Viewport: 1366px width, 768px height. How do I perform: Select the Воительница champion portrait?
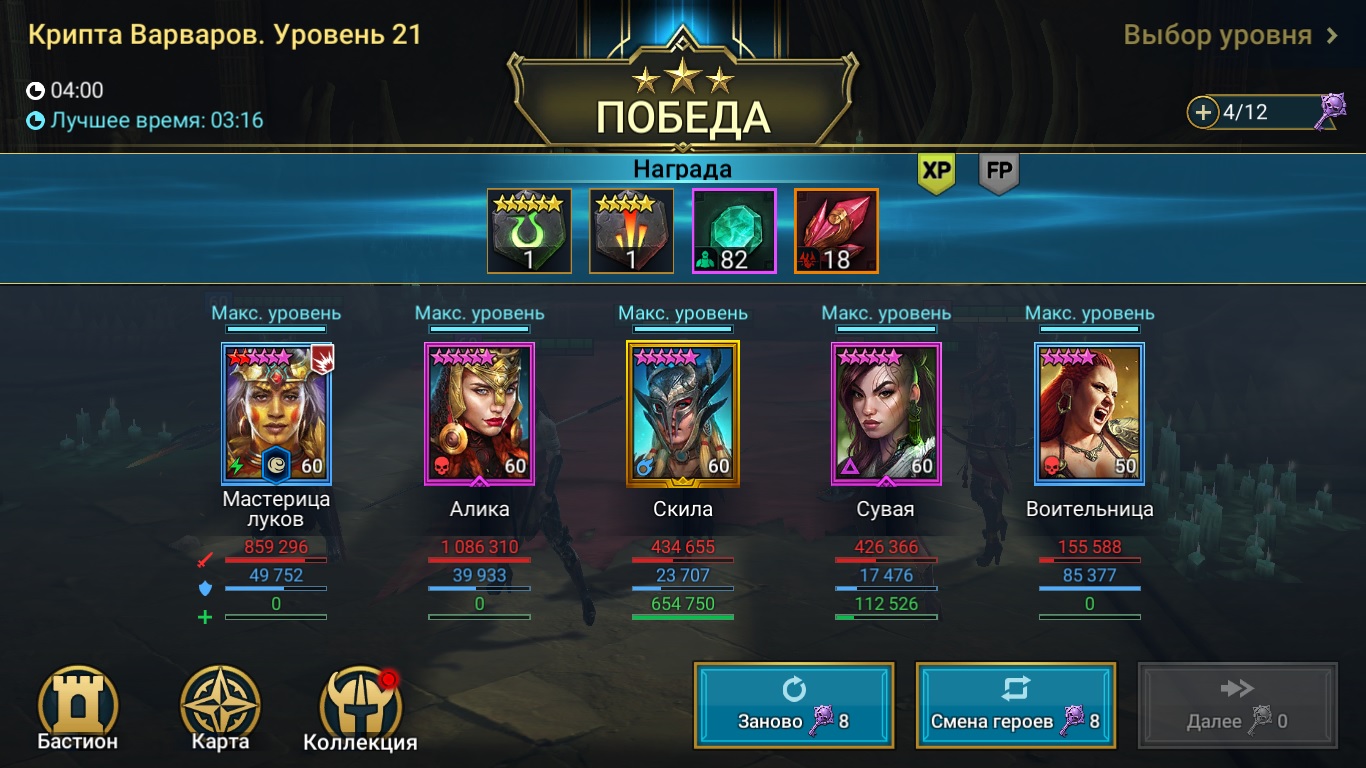(x=1089, y=413)
